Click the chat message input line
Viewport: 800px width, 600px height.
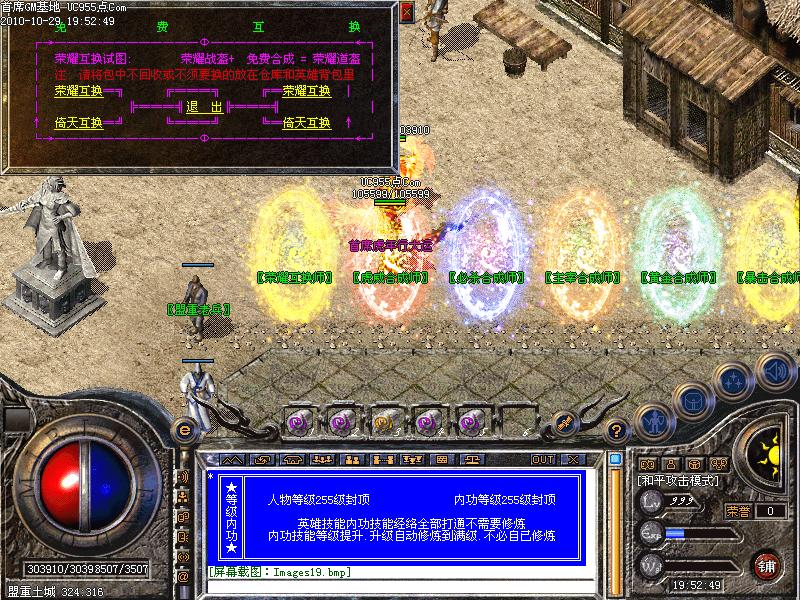pyautogui.click(x=400, y=573)
